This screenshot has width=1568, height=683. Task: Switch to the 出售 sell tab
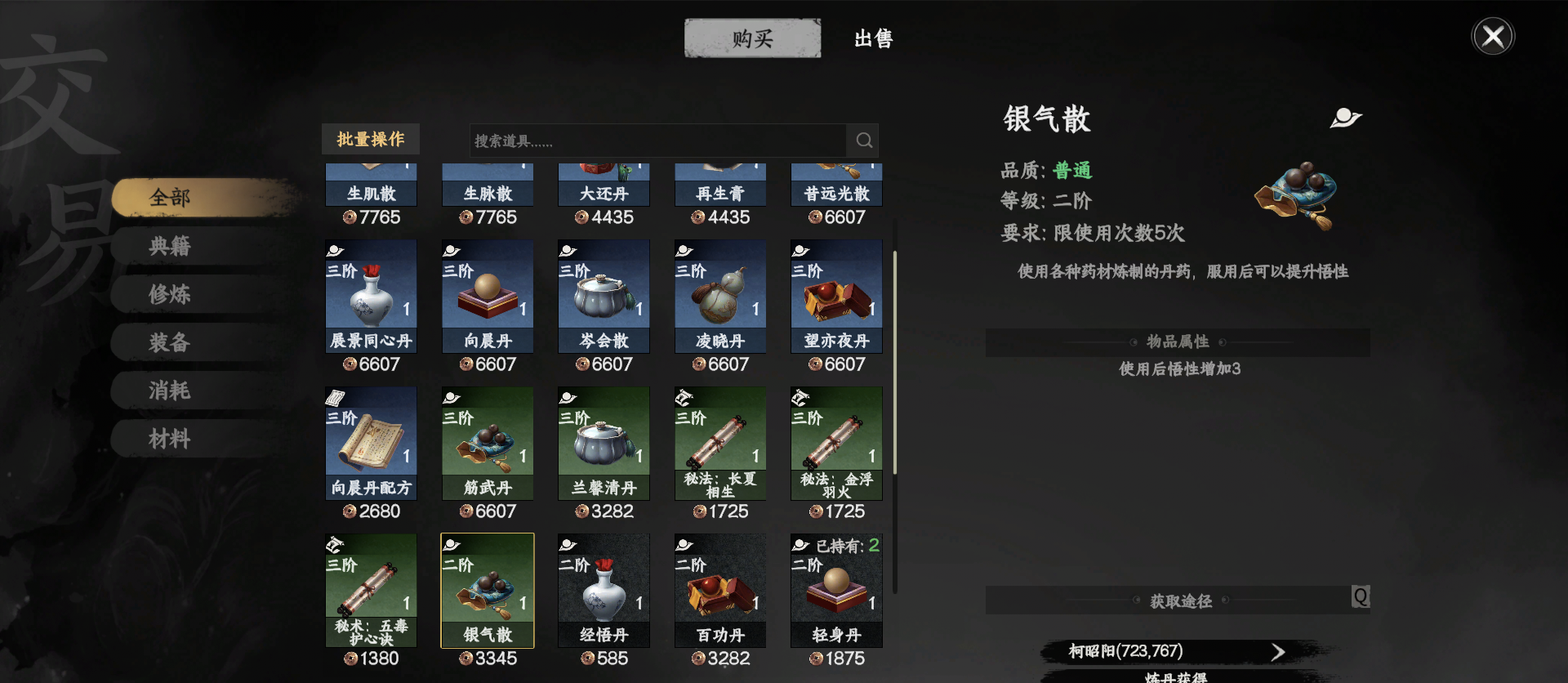[873, 38]
